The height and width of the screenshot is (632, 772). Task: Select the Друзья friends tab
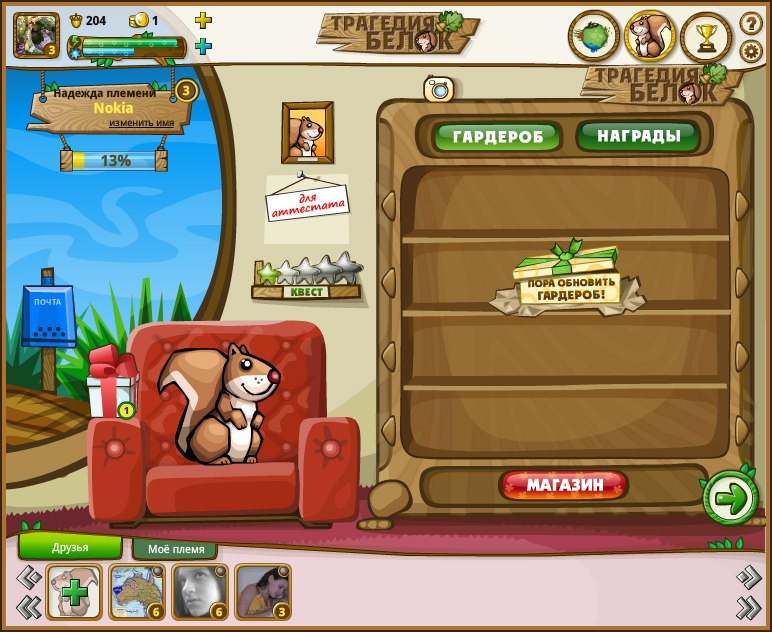coord(70,547)
